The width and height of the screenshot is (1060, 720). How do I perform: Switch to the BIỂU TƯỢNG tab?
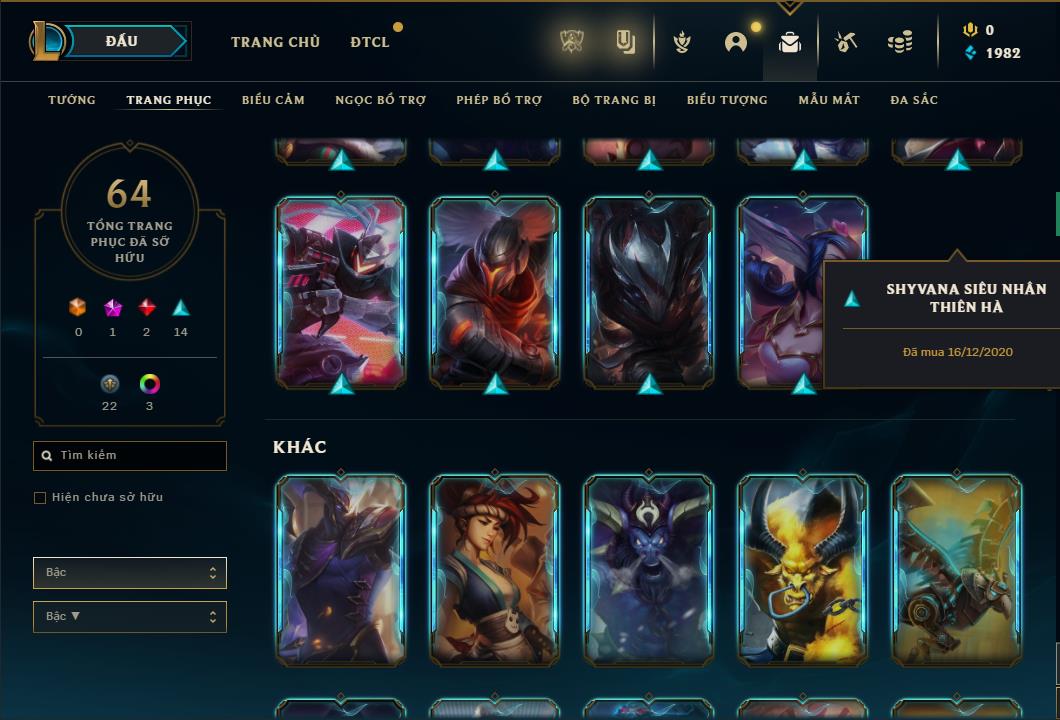(727, 100)
